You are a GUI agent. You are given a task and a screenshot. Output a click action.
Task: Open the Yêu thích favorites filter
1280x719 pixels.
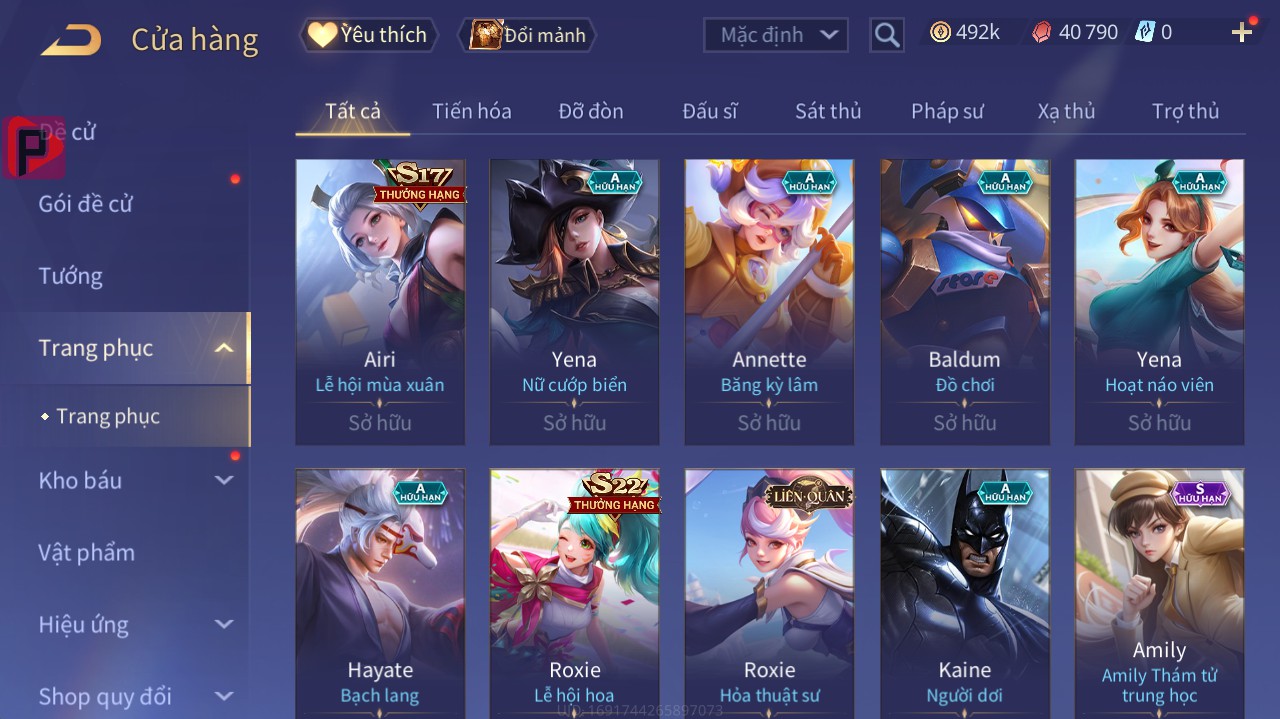369,35
